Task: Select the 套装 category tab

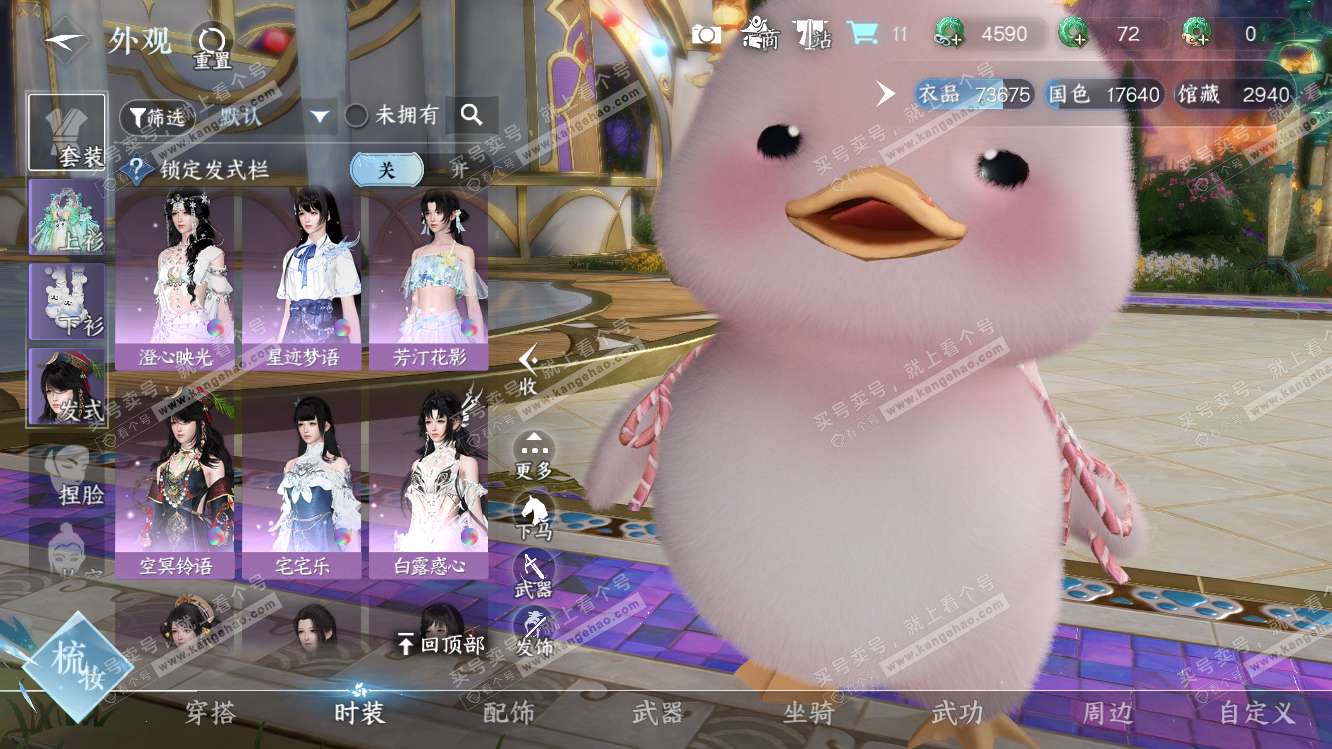Action: click(x=67, y=133)
